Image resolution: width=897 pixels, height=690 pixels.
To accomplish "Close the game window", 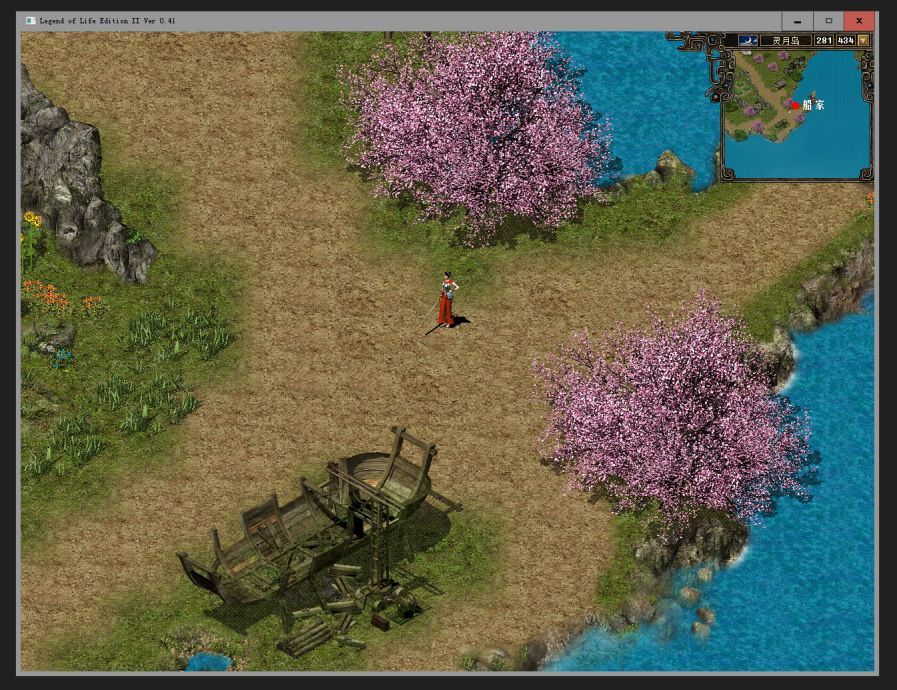I will pyautogui.click(x=859, y=21).
